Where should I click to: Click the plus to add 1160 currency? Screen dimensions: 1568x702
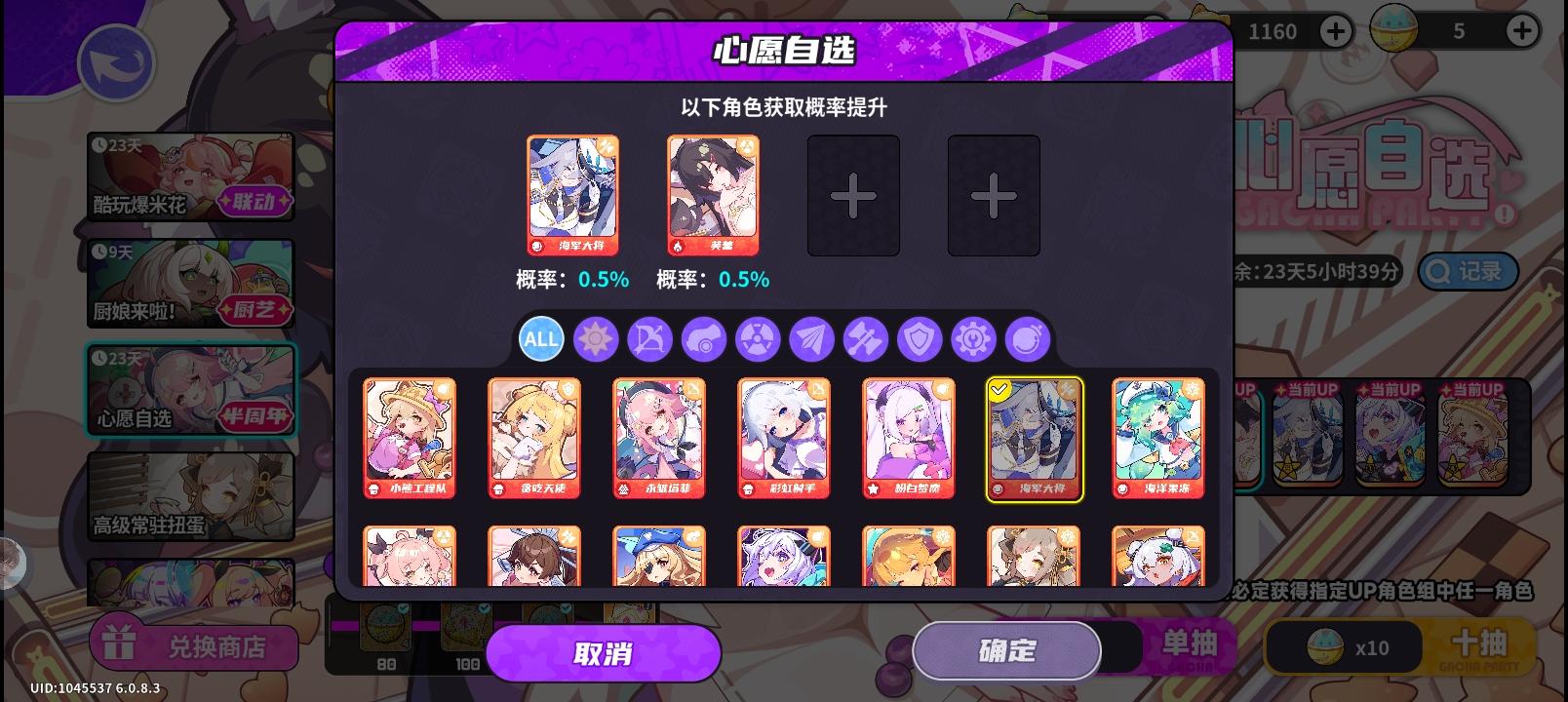pos(1335,30)
